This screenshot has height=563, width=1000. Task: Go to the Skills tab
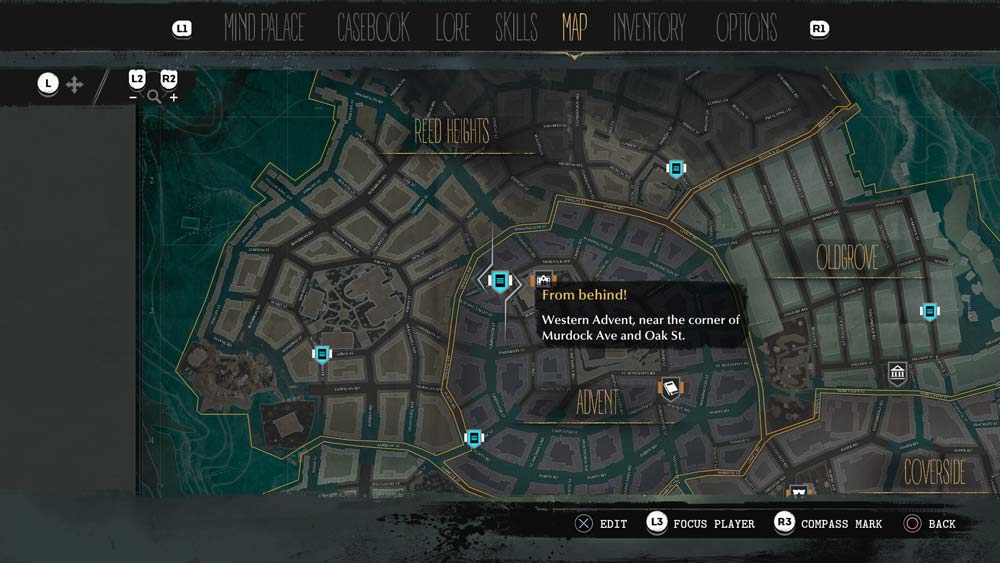516,28
